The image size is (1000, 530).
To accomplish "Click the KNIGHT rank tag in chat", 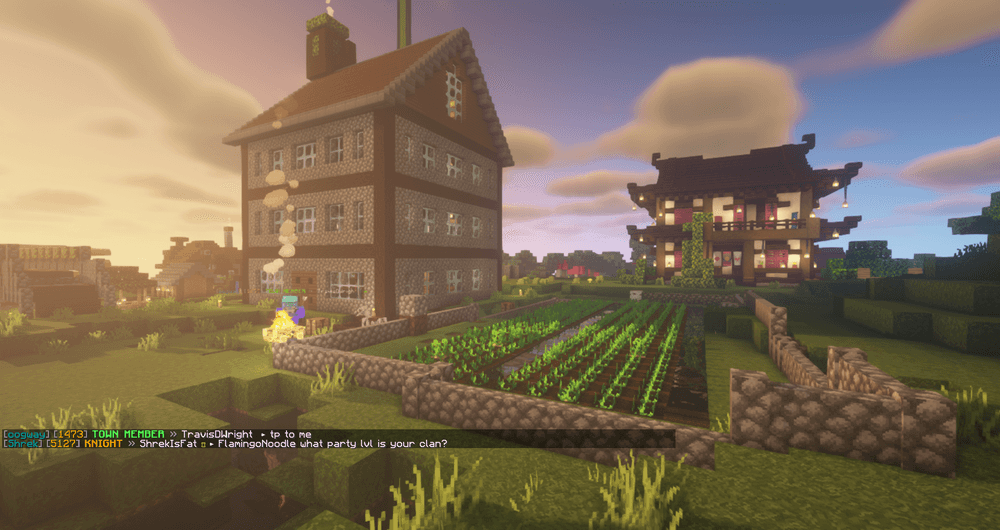I will (103, 444).
